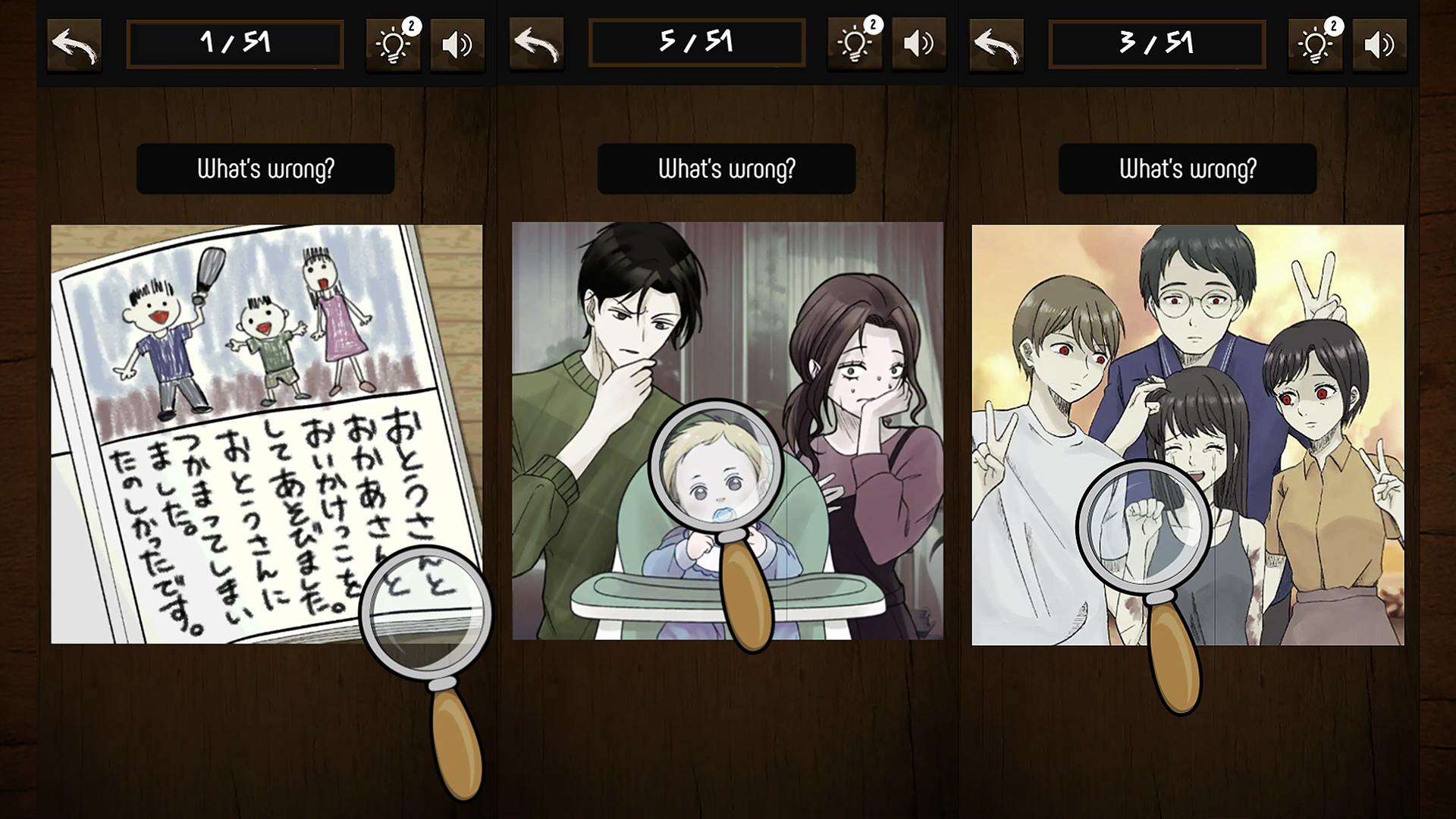Click the hint bulb icon above level 3/51
The image size is (1456, 819).
coord(1314,43)
